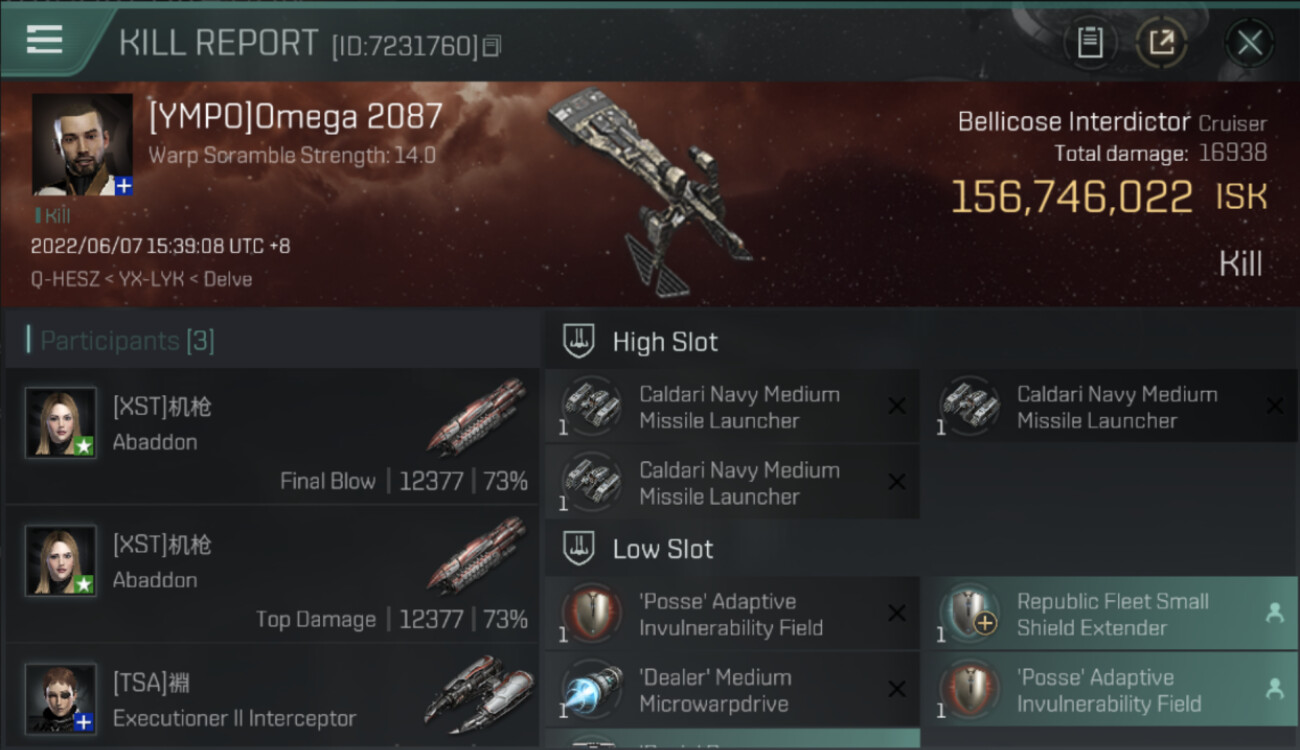Inspect the 'Dealer' Medium Microwarpdrive module
Image resolution: width=1300 pixels, height=750 pixels.
pos(732,690)
